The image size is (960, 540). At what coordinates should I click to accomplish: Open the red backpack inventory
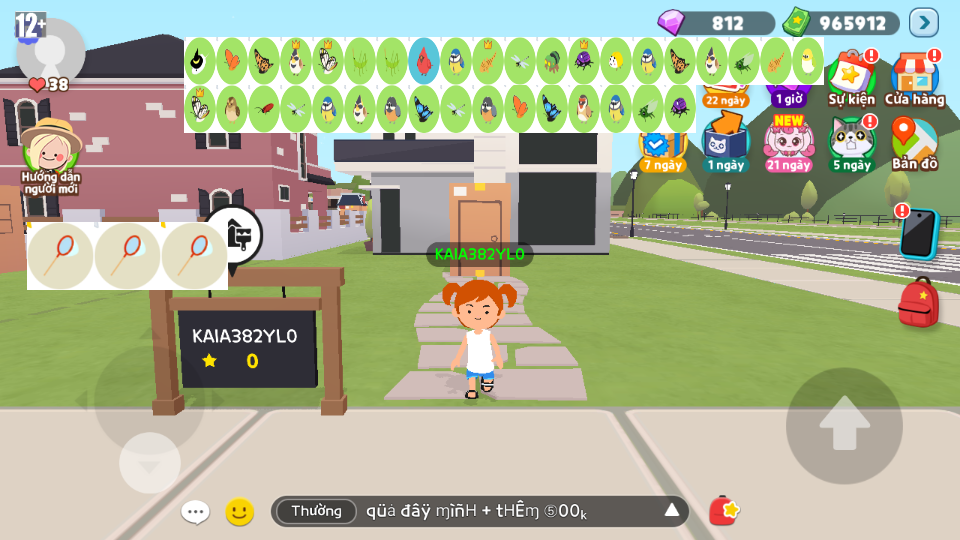tap(918, 302)
